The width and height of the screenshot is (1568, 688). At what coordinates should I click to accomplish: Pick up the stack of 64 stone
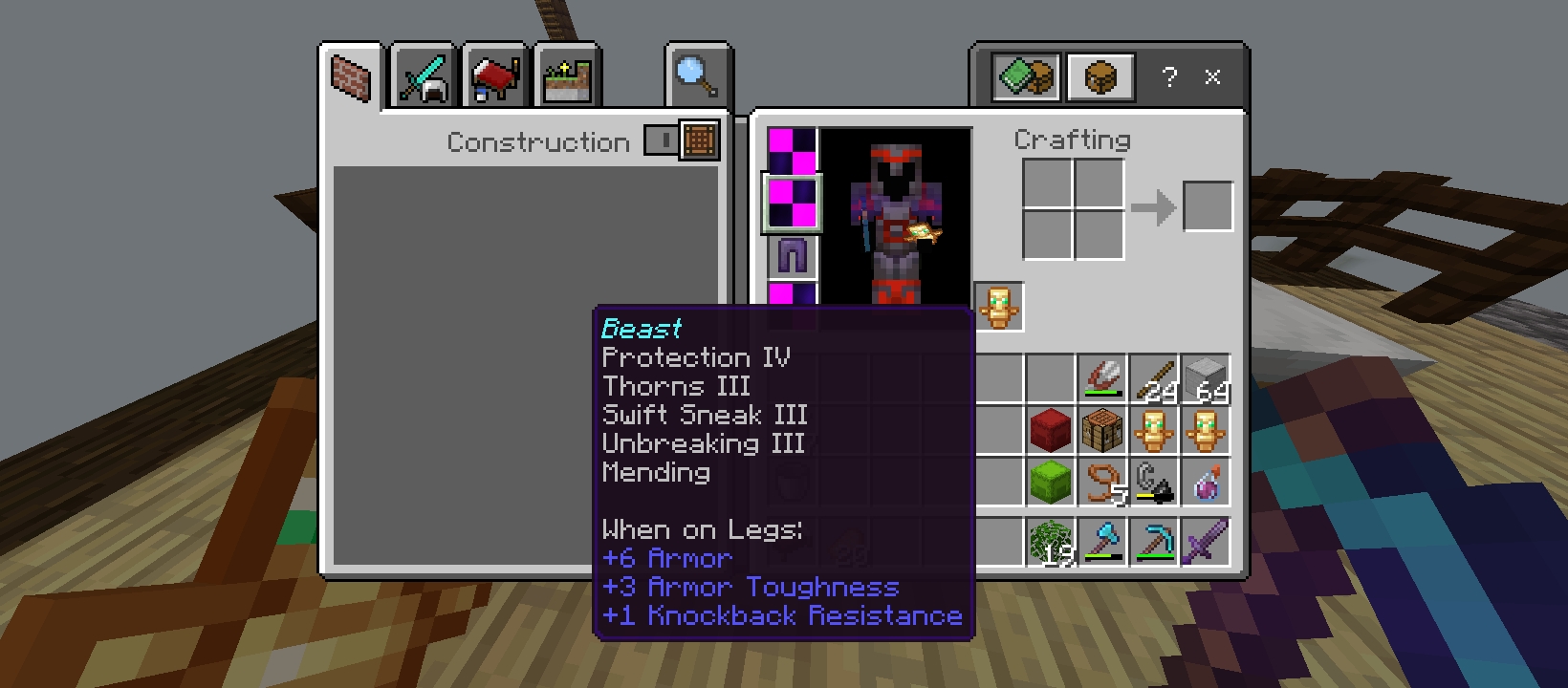(1205, 378)
